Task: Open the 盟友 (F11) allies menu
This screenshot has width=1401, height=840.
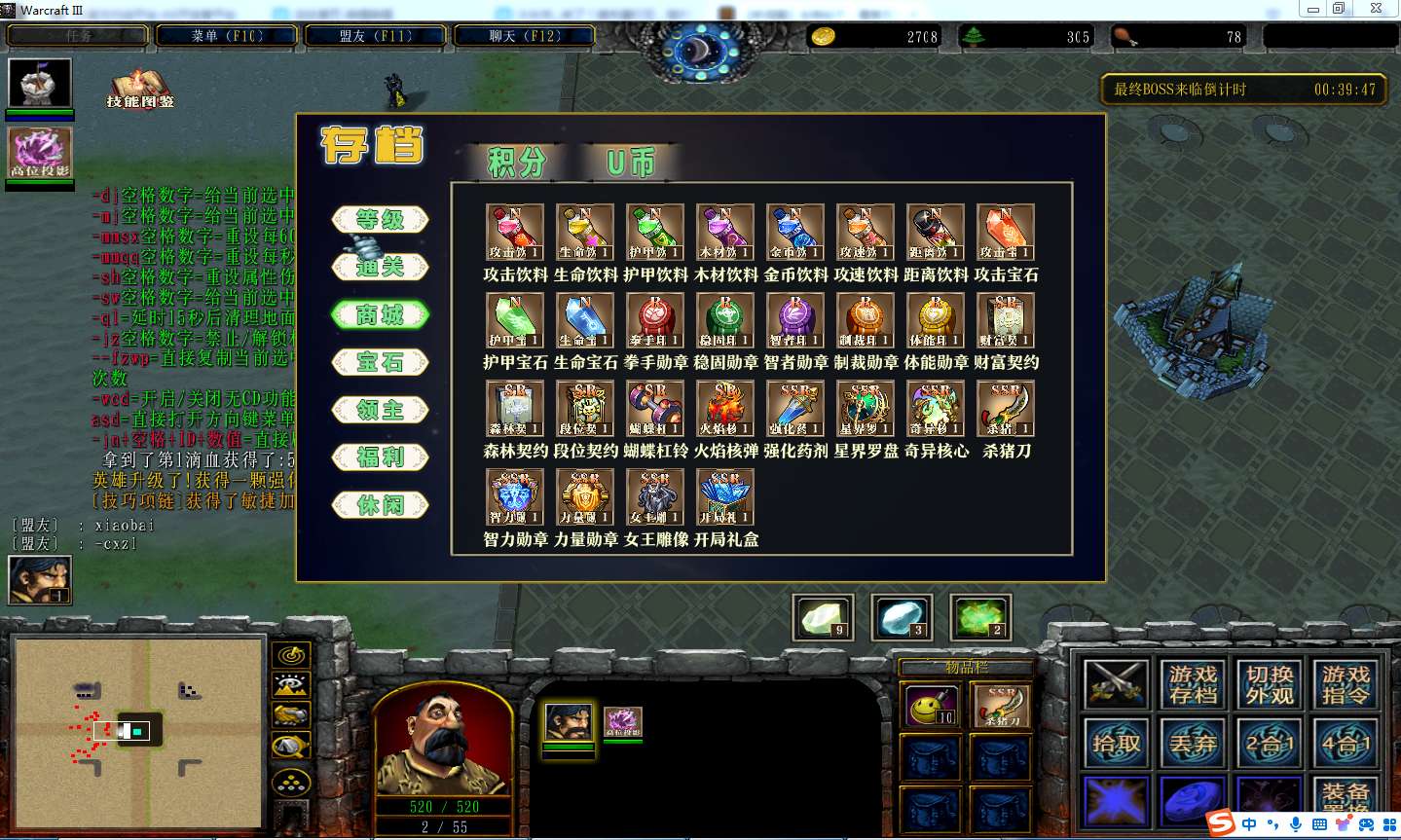Action: [x=376, y=36]
